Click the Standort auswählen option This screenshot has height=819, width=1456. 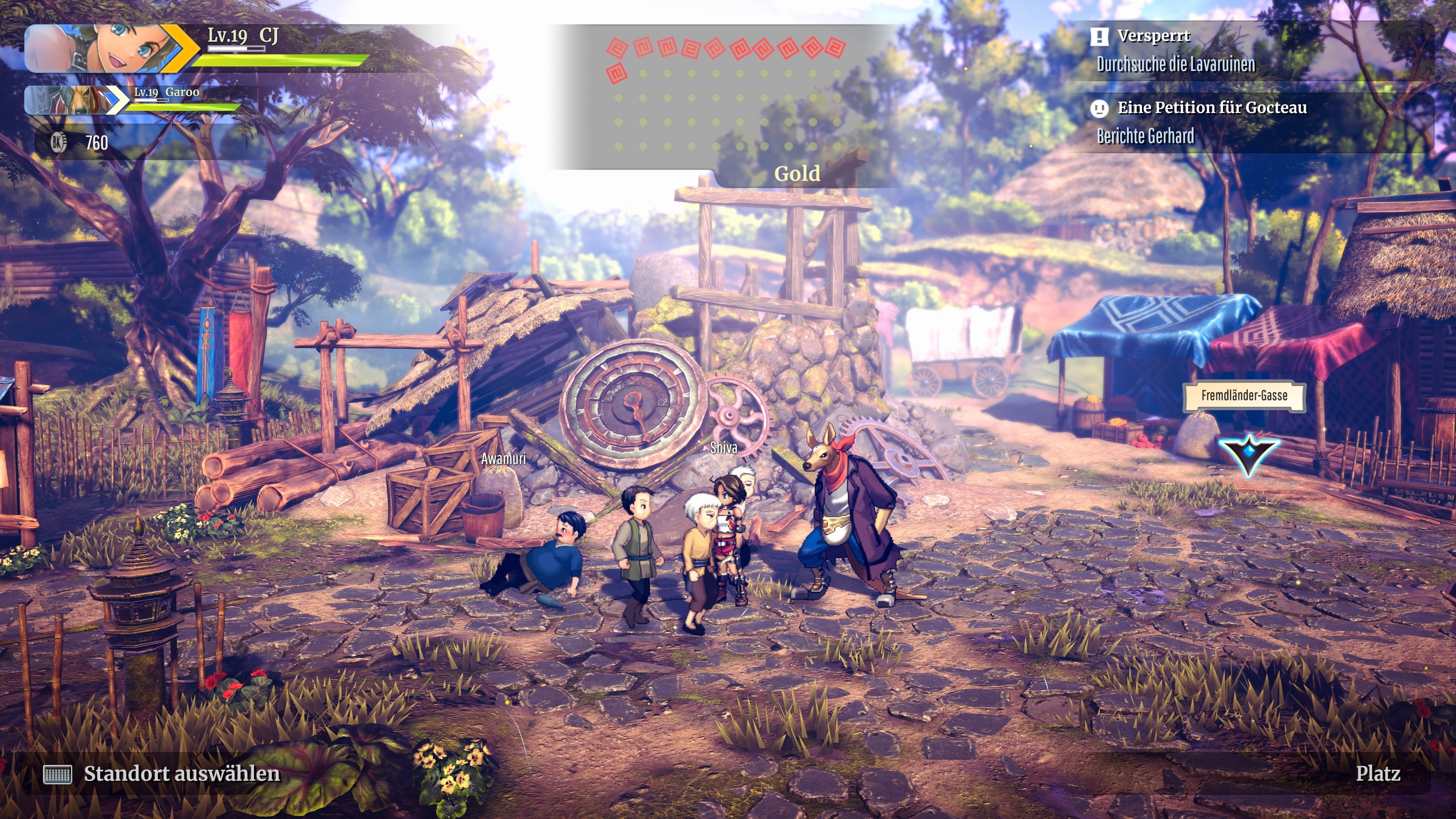pyautogui.click(x=181, y=774)
